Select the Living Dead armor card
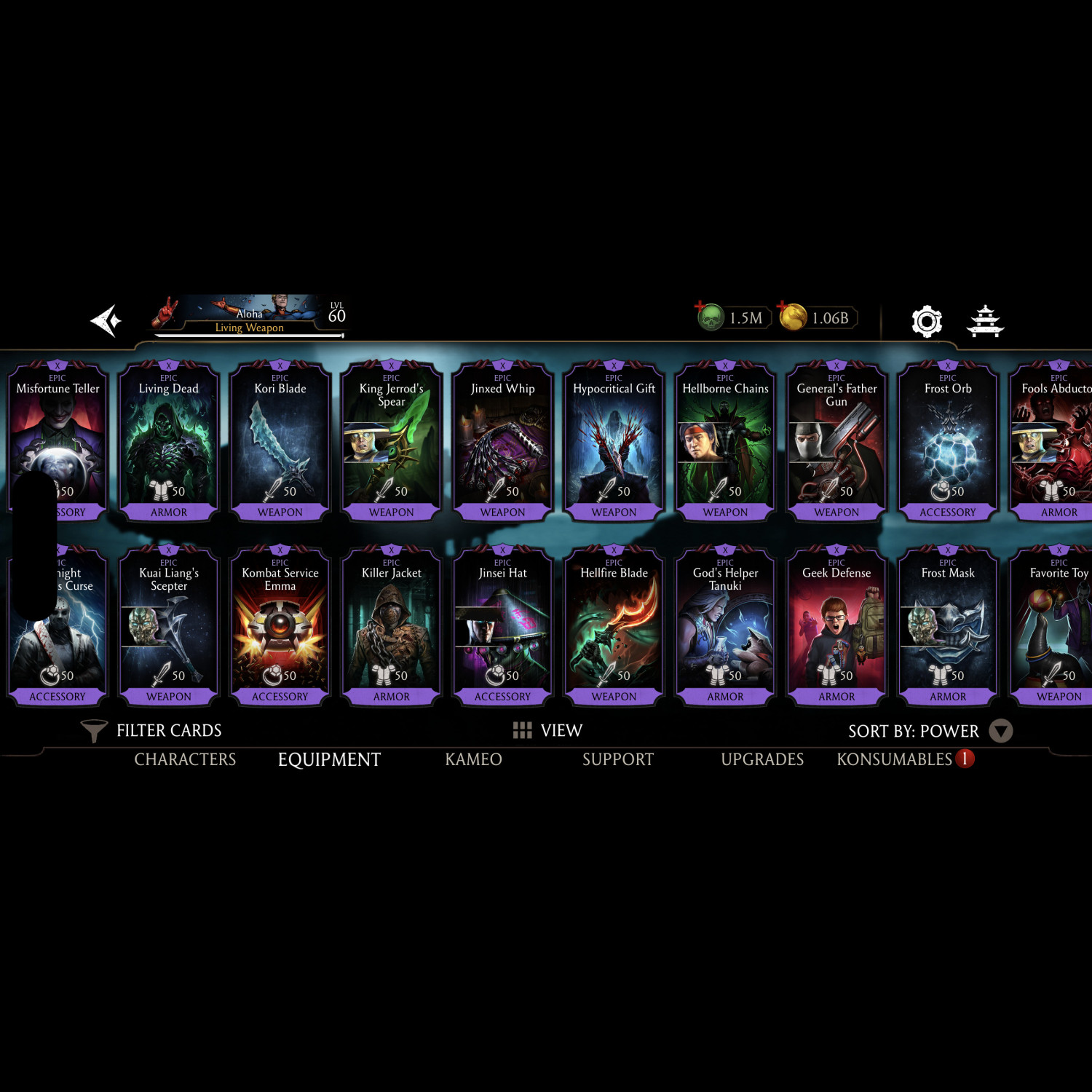The width and height of the screenshot is (1092, 1092). 169,441
